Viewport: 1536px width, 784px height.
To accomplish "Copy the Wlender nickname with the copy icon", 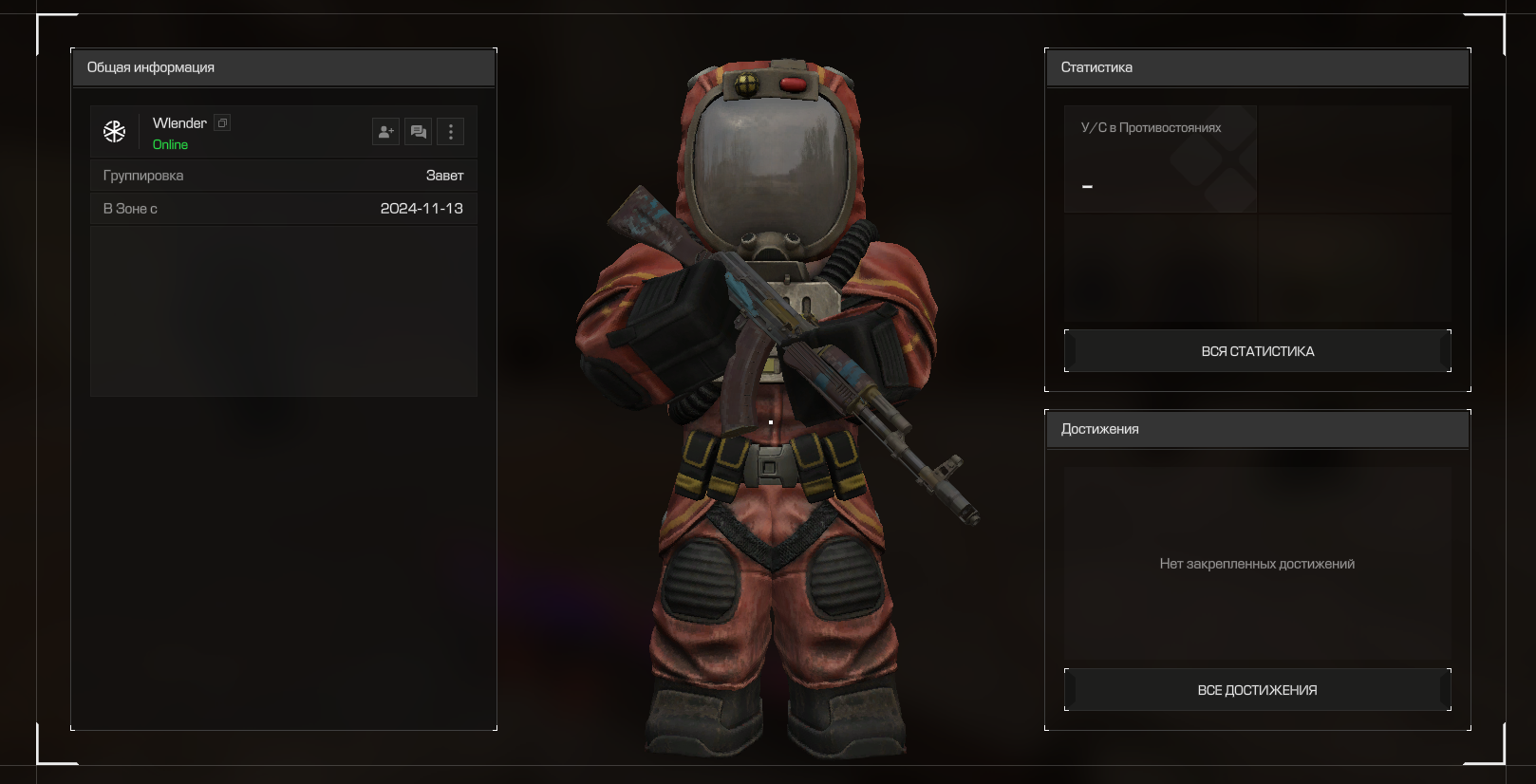I will (222, 123).
